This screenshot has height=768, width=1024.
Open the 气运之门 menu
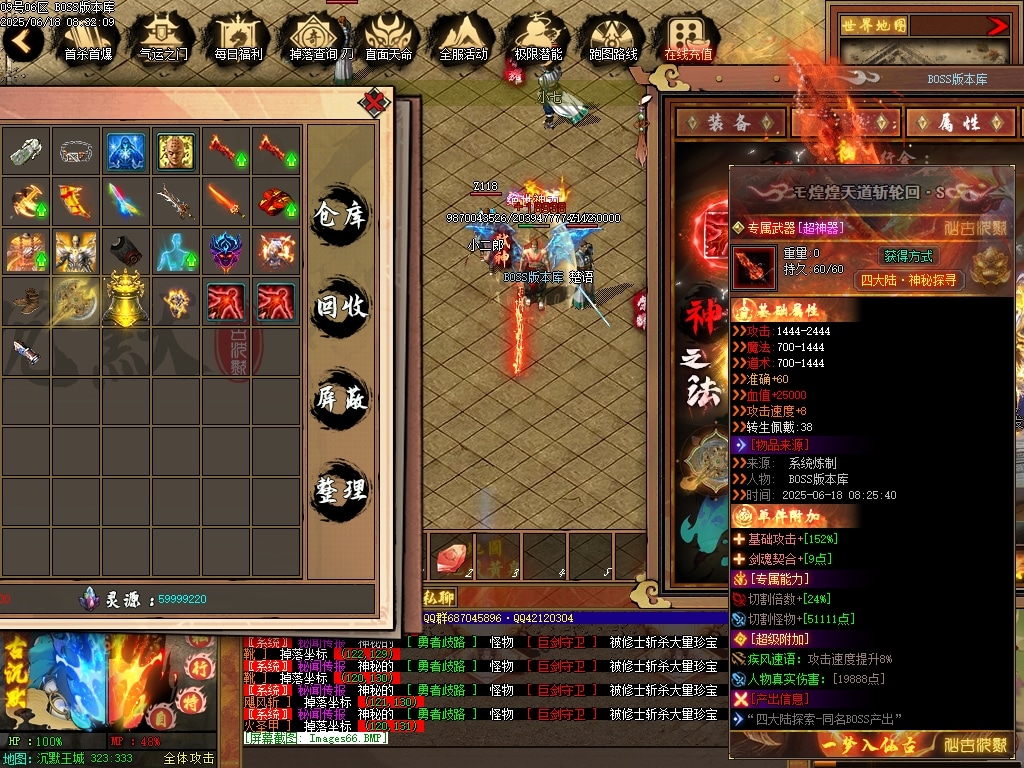(x=163, y=40)
